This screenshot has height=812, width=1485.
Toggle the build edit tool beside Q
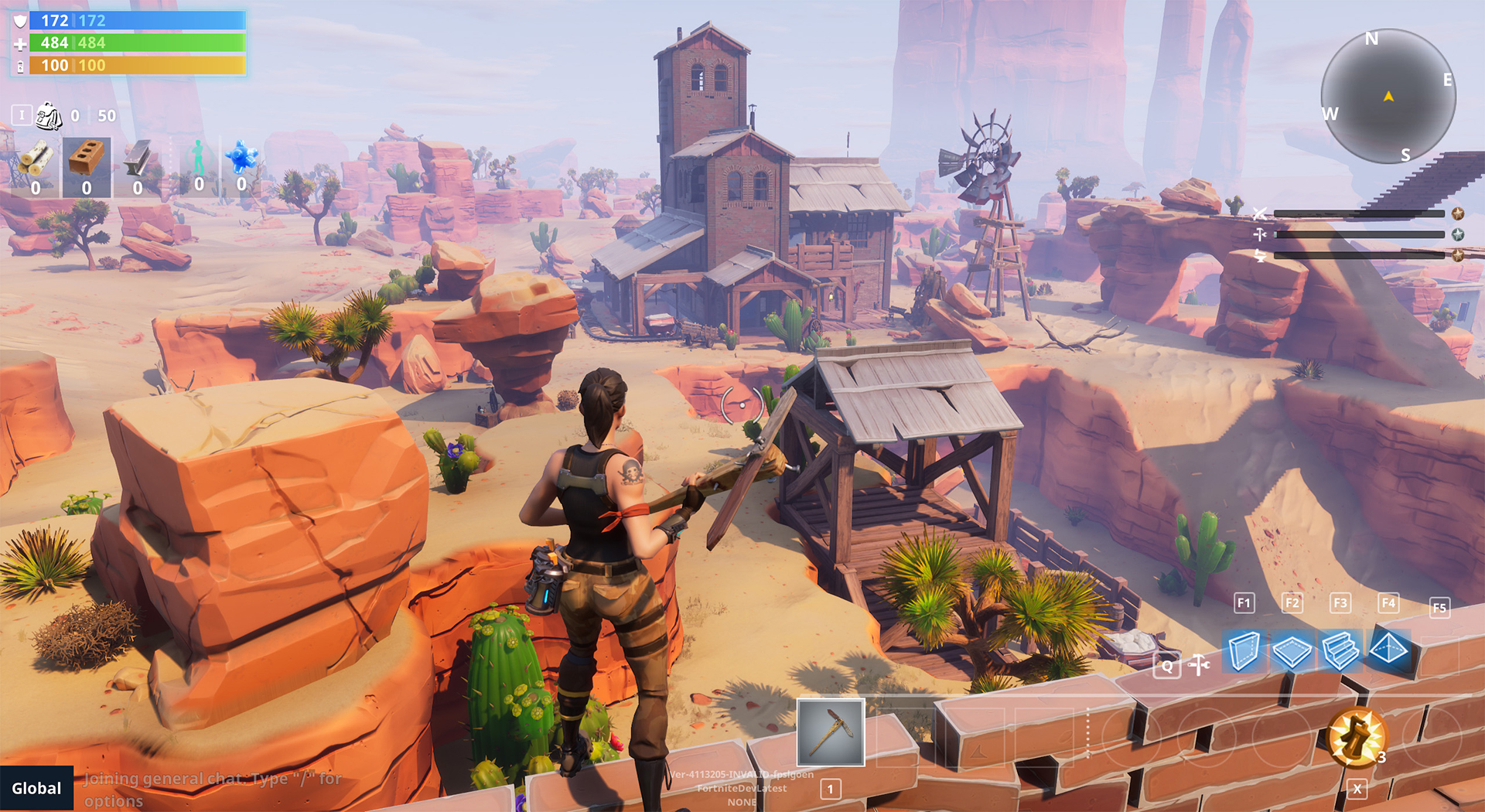pyautogui.click(x=1200, y=664)
